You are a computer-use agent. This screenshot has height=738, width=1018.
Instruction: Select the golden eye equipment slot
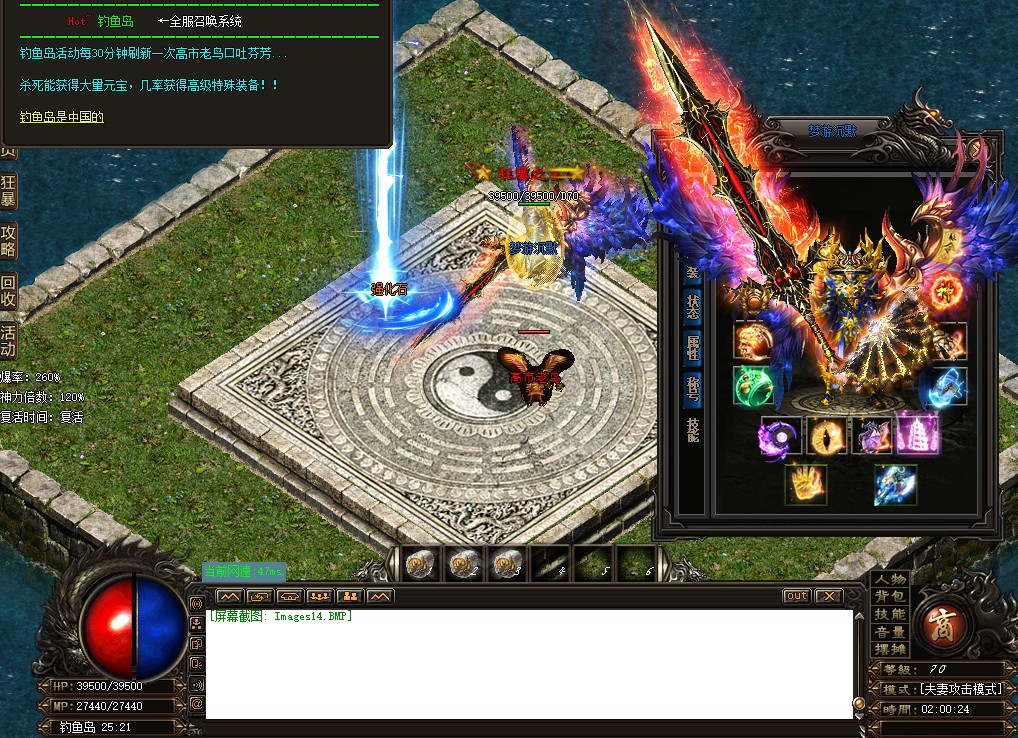point(827,436)
